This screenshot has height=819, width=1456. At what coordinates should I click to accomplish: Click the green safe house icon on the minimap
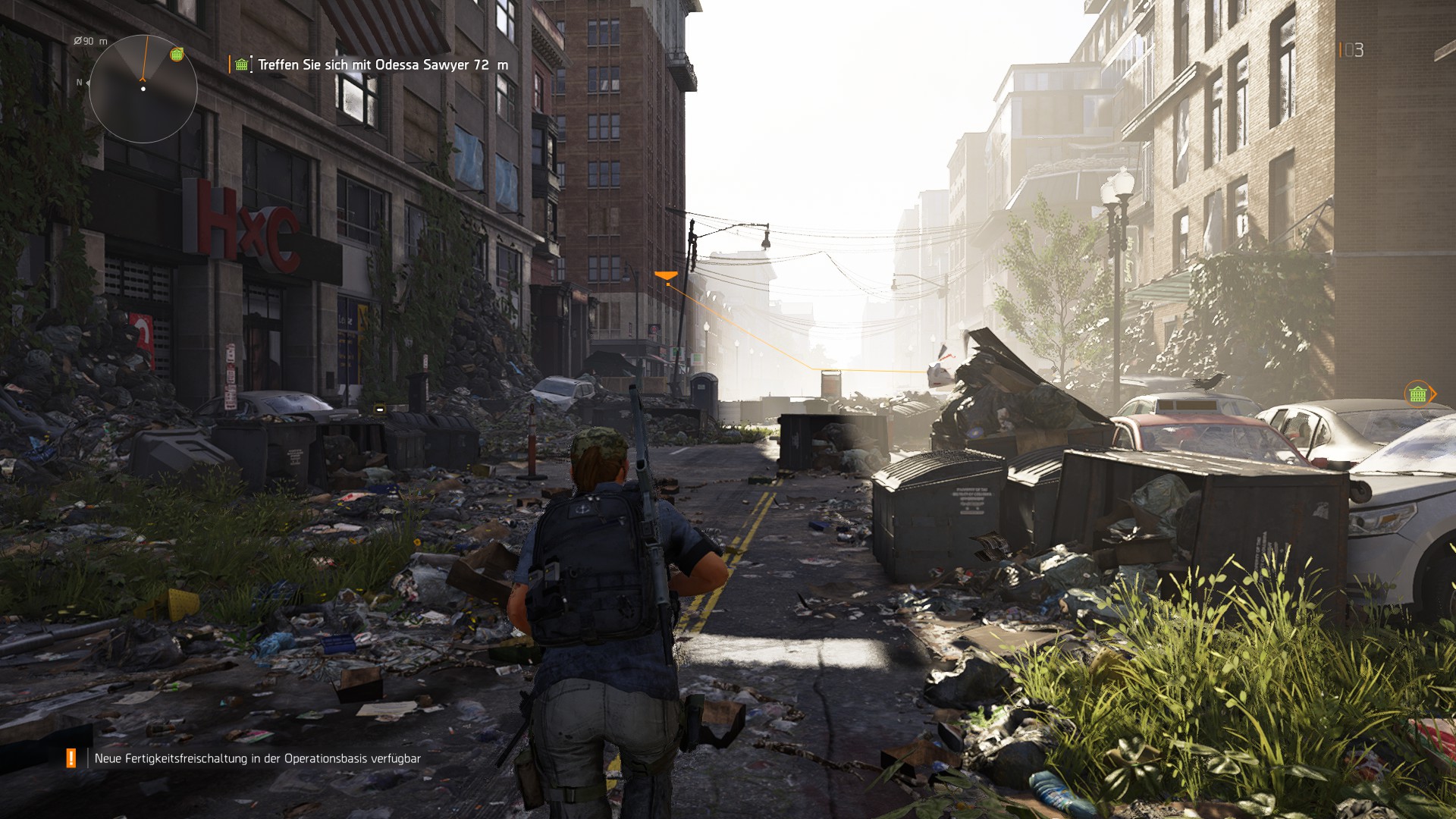(x=176, y=54)
